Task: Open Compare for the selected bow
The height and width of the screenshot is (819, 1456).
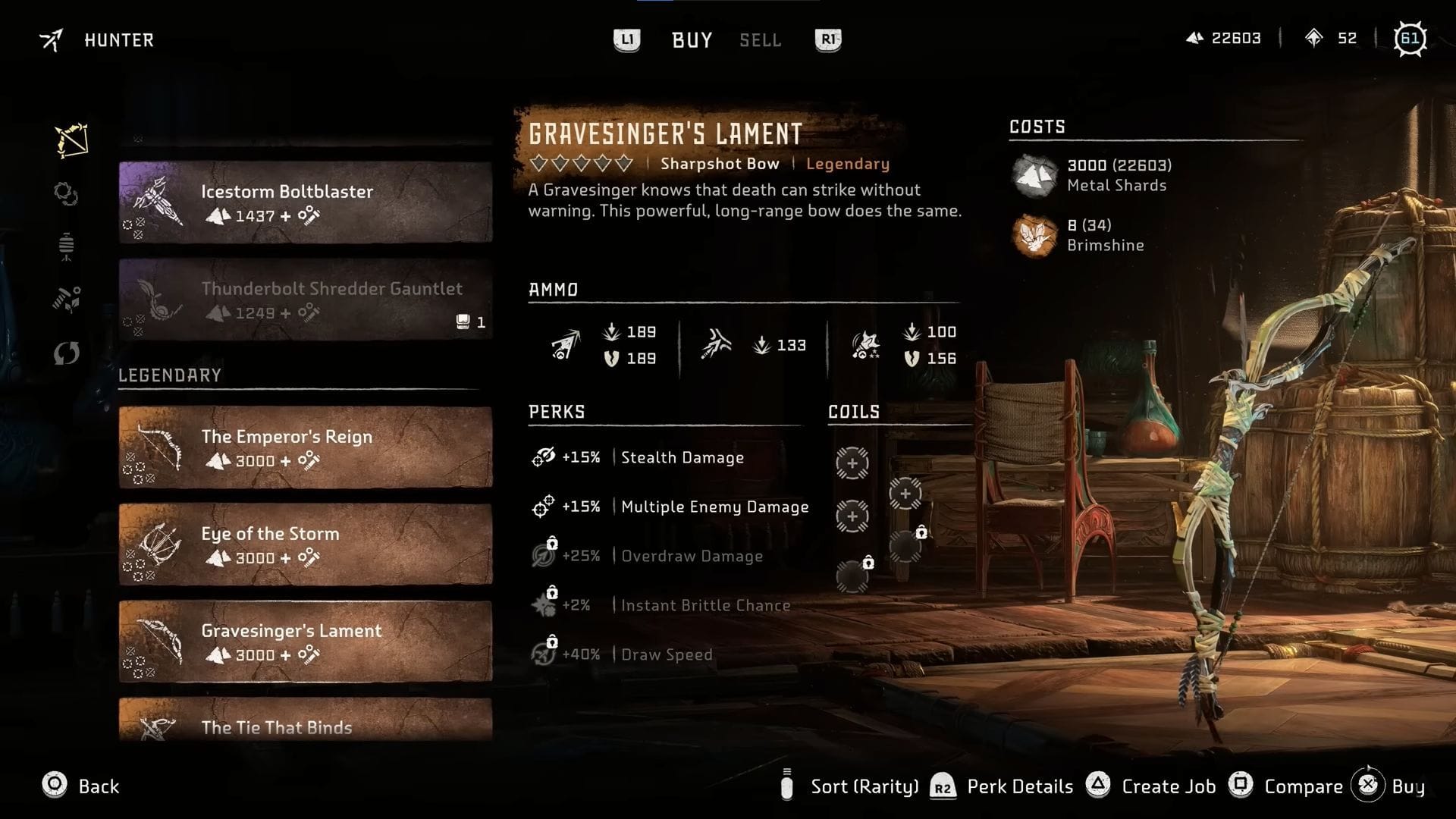Action: click(x=1303, y=786)
